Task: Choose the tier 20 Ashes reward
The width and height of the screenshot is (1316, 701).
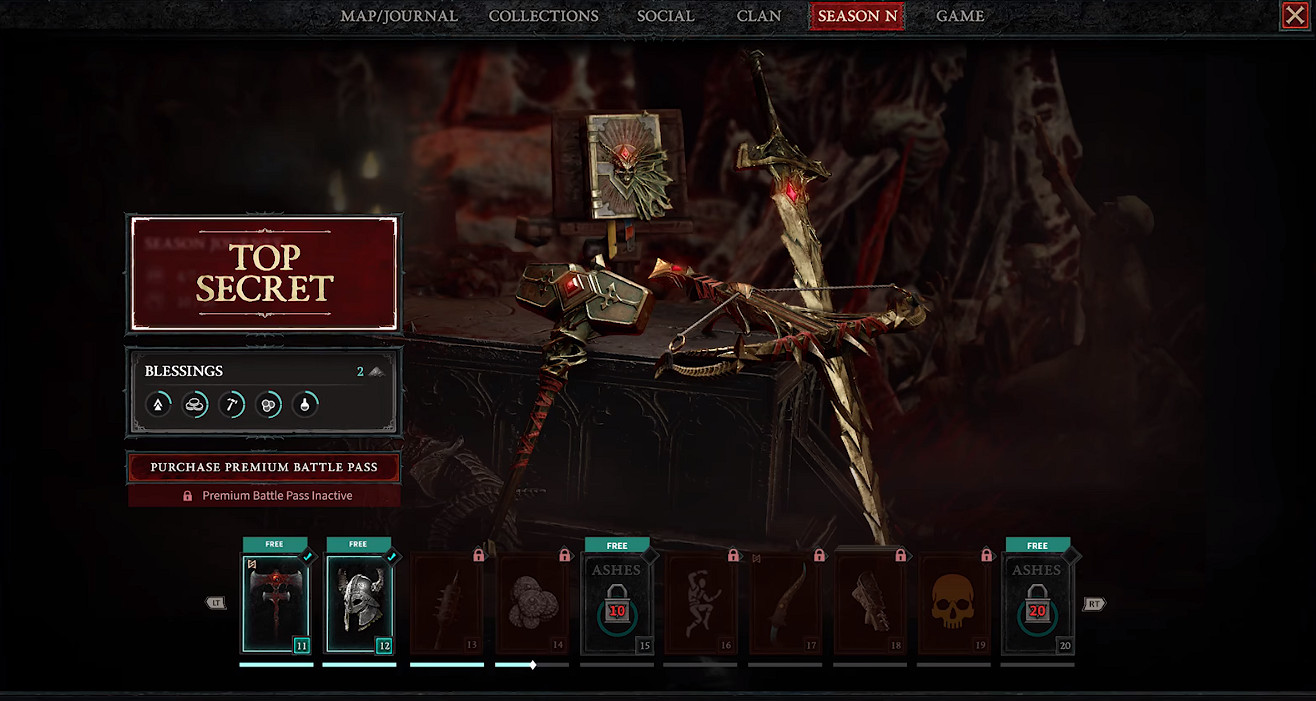Action: click(1036, 602)
